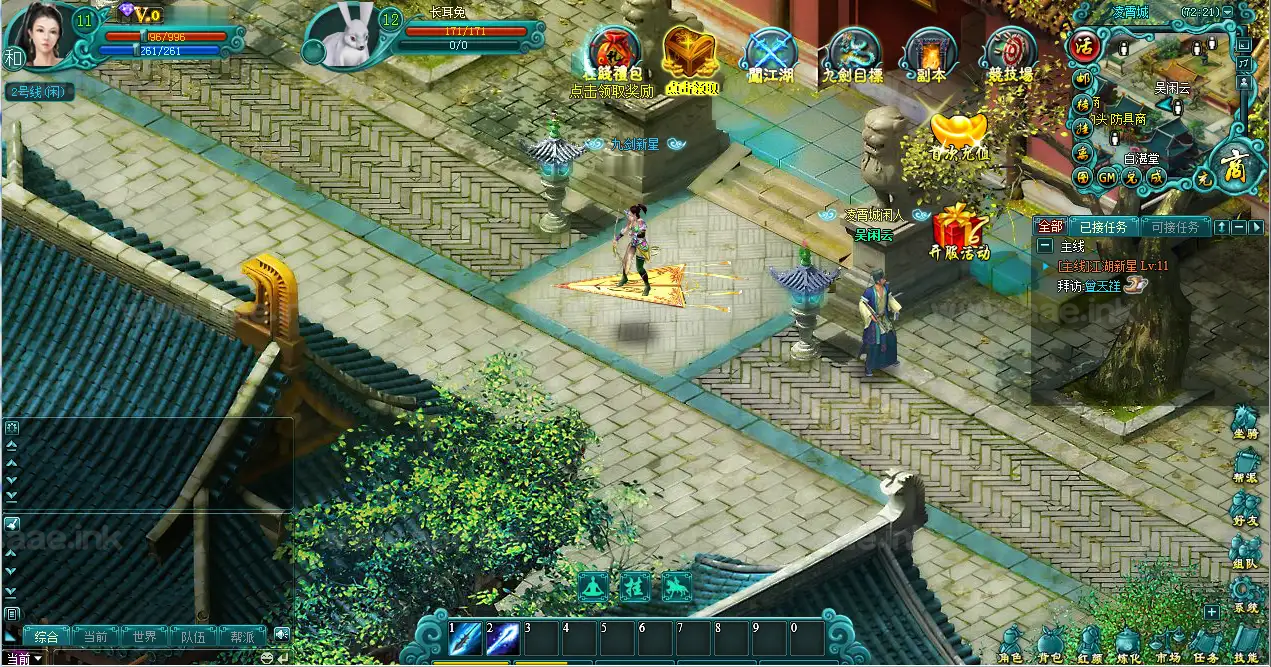
Task: Open the 九剑目标 goals icon
Action: coord(853,51)
